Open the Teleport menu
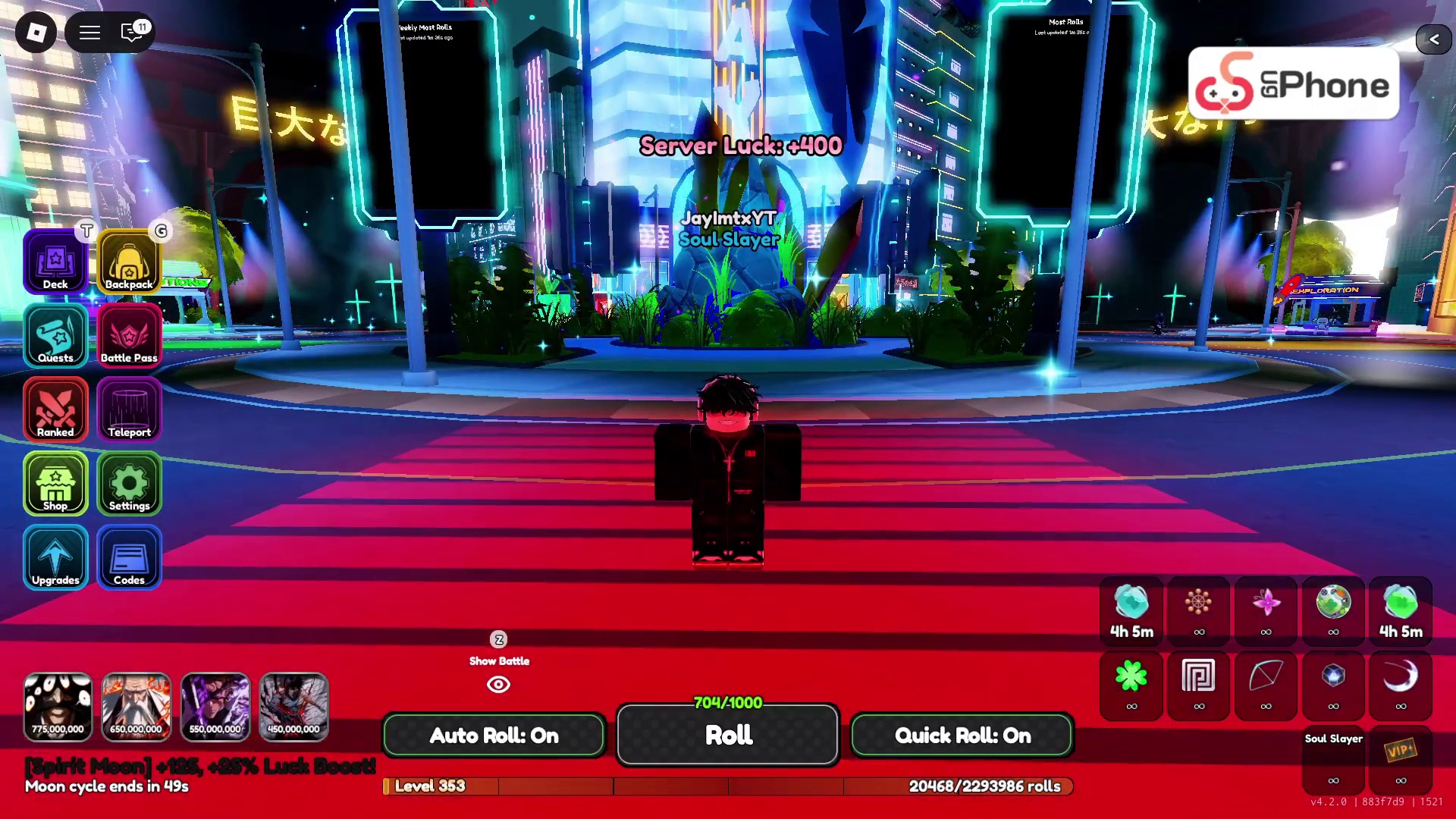This screenshot has width=1456, height=819. coord(129,410)
